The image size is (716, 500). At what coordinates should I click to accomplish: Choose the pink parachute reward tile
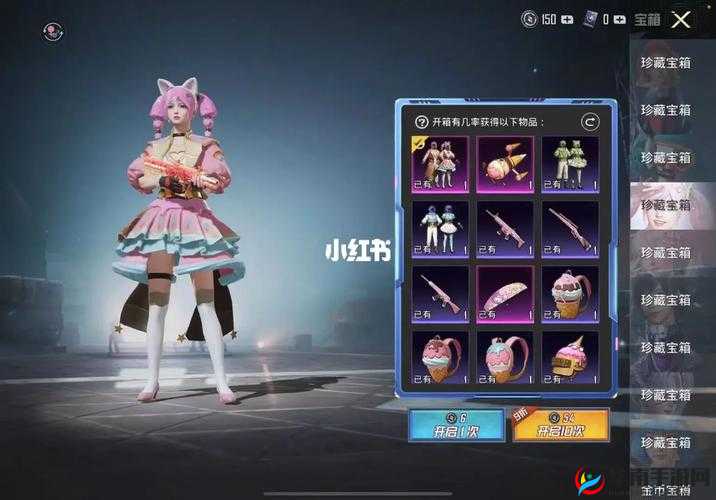(505, 294)
